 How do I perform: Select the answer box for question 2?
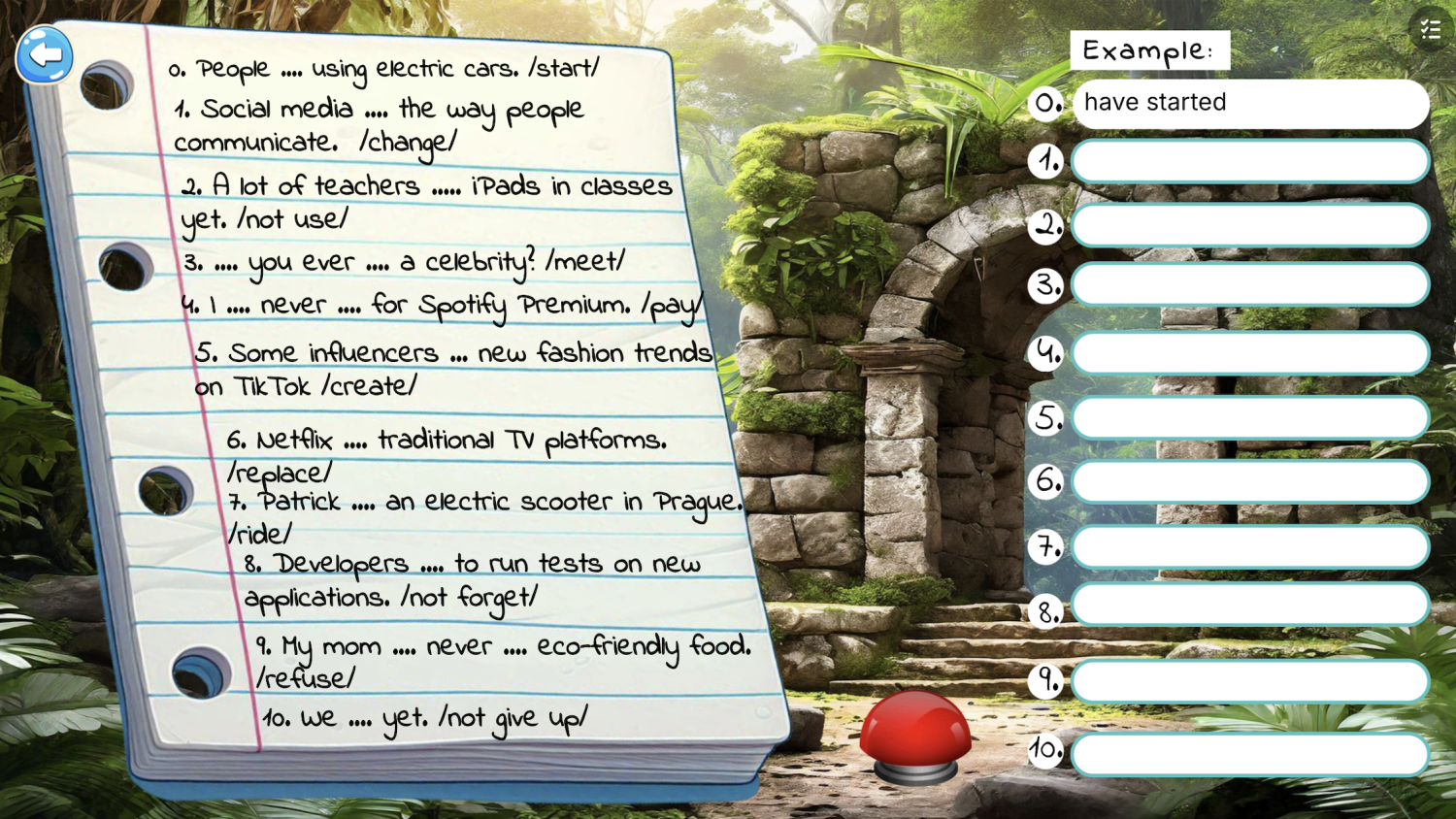[1250, 225]
